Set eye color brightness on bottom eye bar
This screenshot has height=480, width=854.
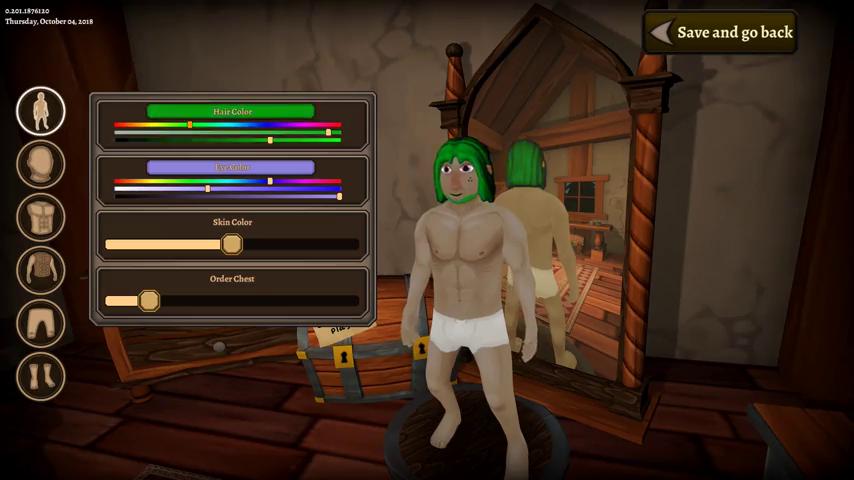228,196
